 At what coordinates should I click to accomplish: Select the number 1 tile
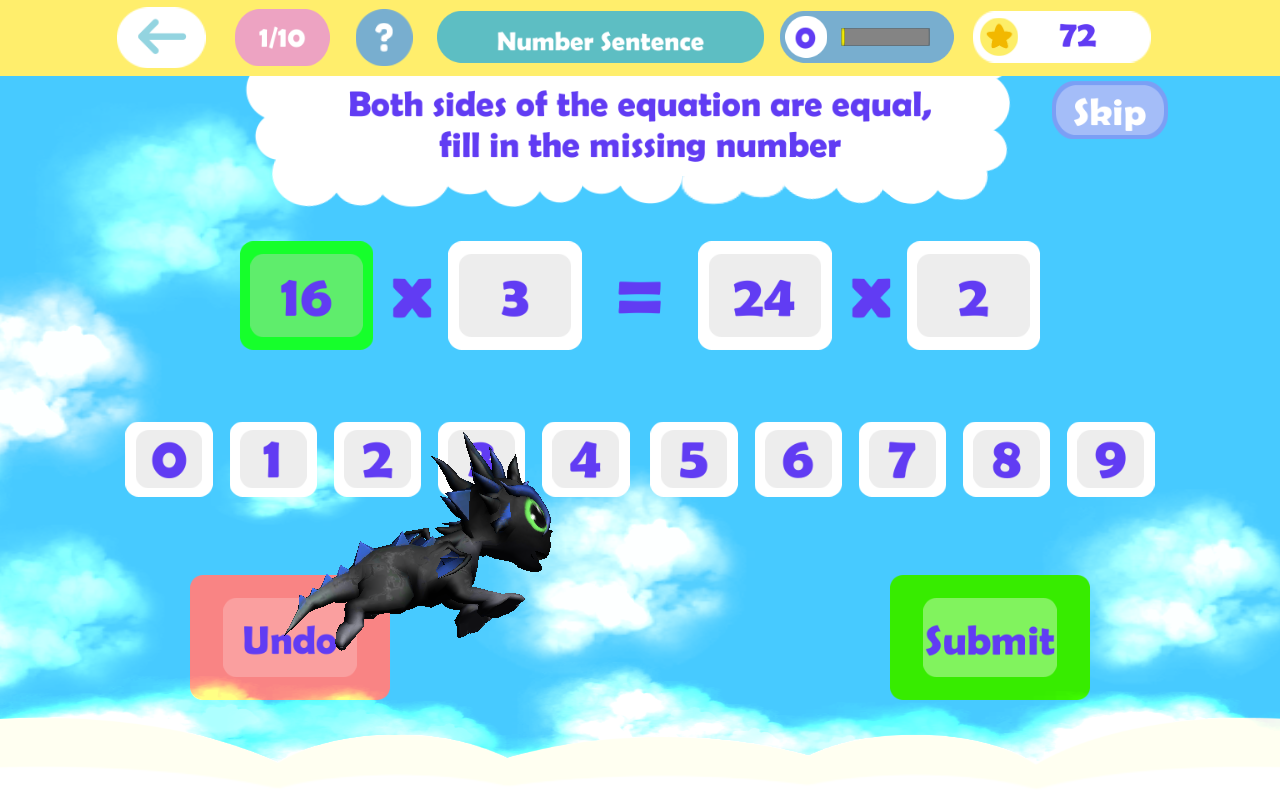point(273,460)
